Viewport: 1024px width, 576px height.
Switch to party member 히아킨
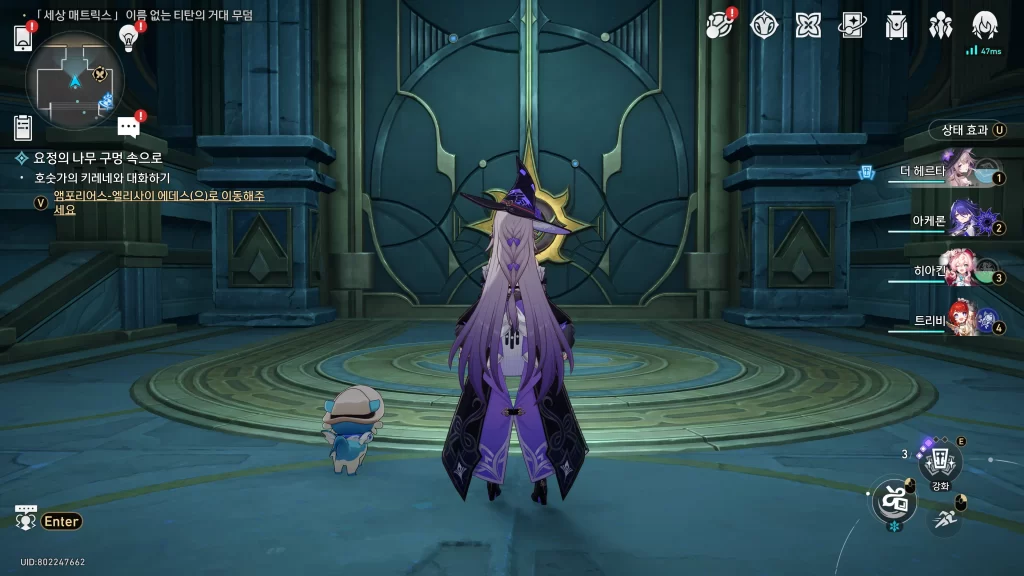coord(960,270)
